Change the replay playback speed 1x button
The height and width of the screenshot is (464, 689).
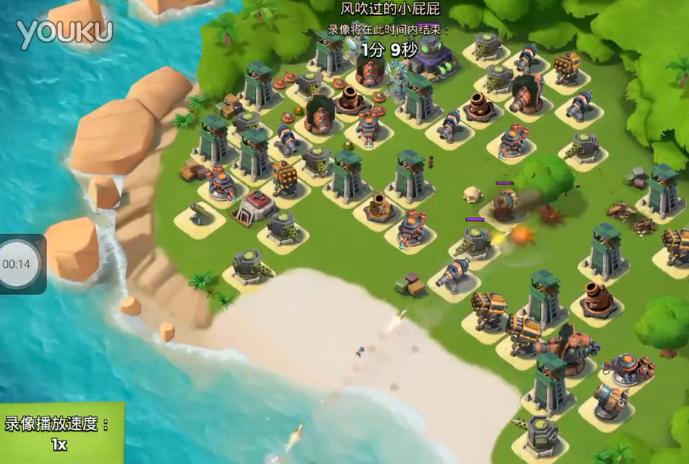(60, 434)
